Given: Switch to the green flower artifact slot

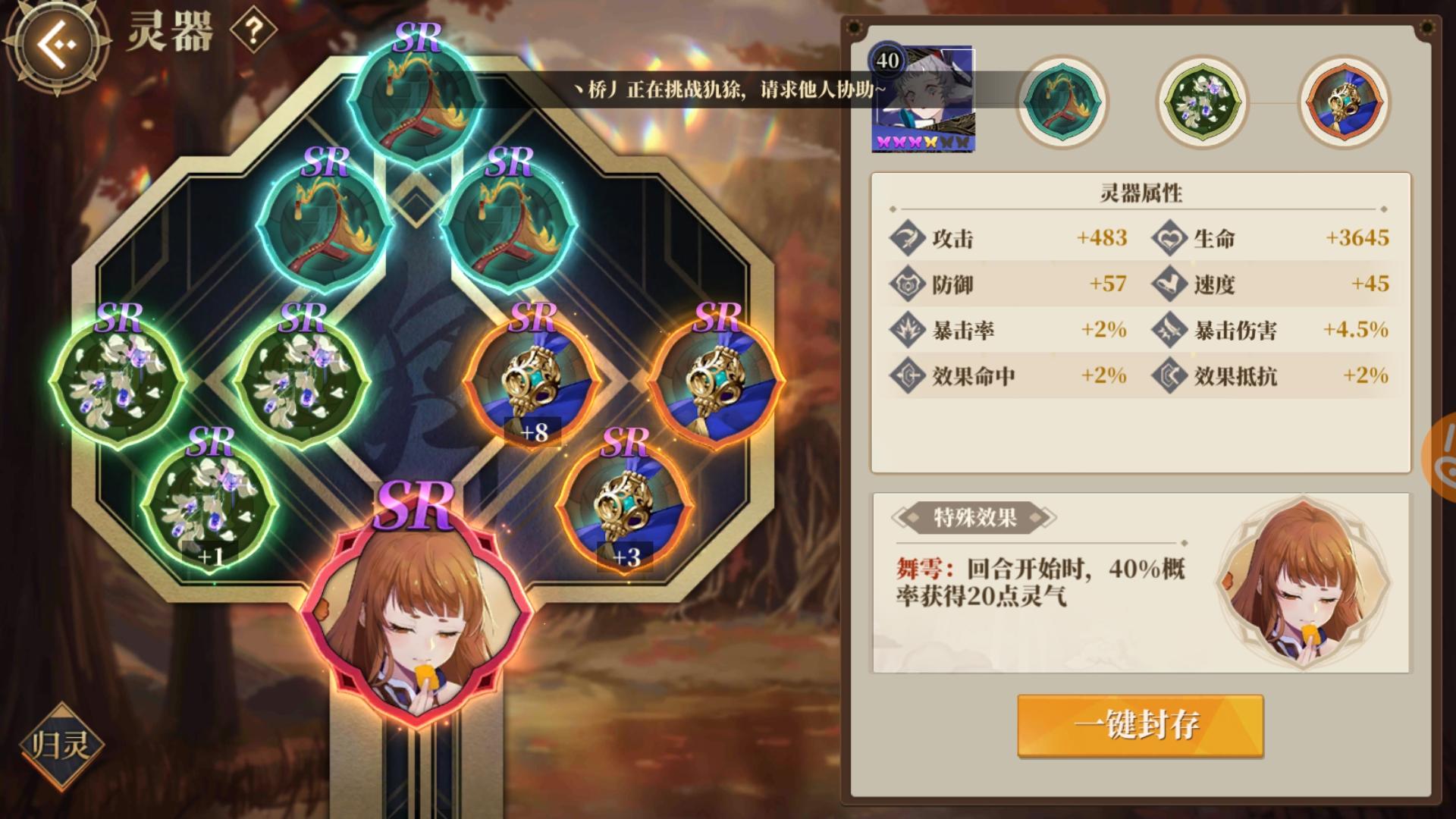Looking at the screenshot, I should (1200, 101).
